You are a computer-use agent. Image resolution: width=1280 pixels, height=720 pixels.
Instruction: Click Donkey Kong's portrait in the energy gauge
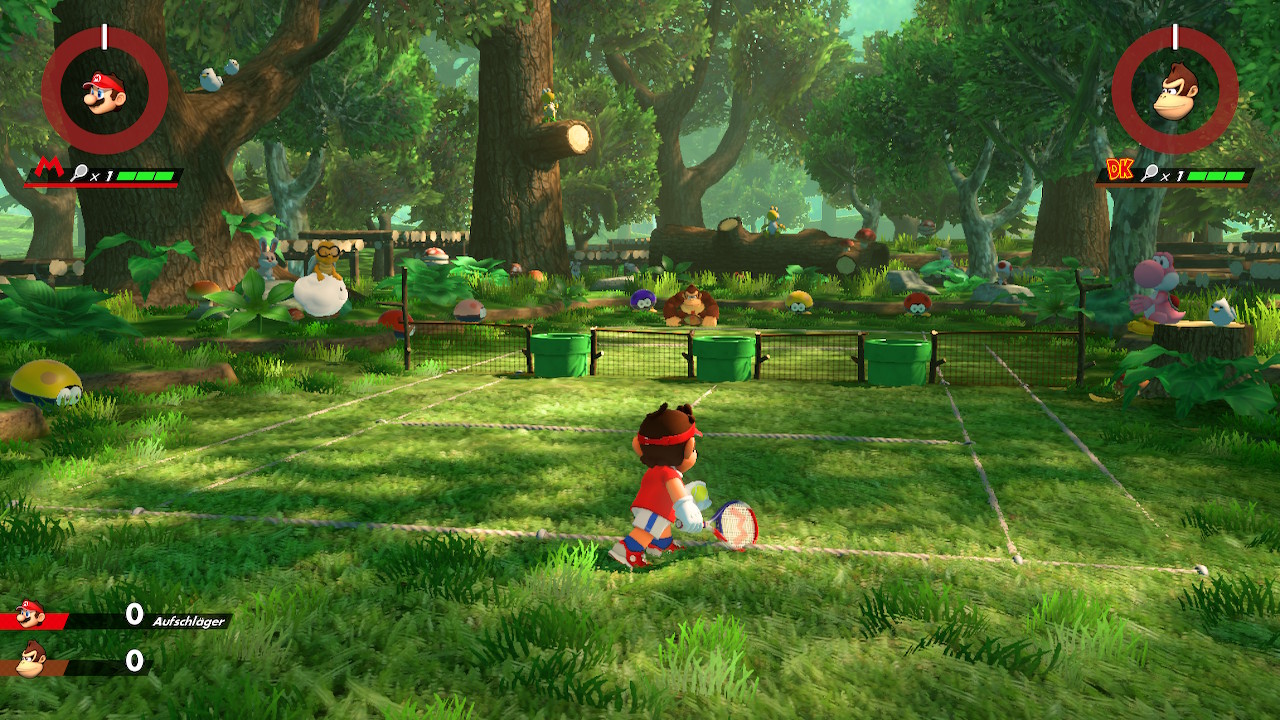(1175, 91)
